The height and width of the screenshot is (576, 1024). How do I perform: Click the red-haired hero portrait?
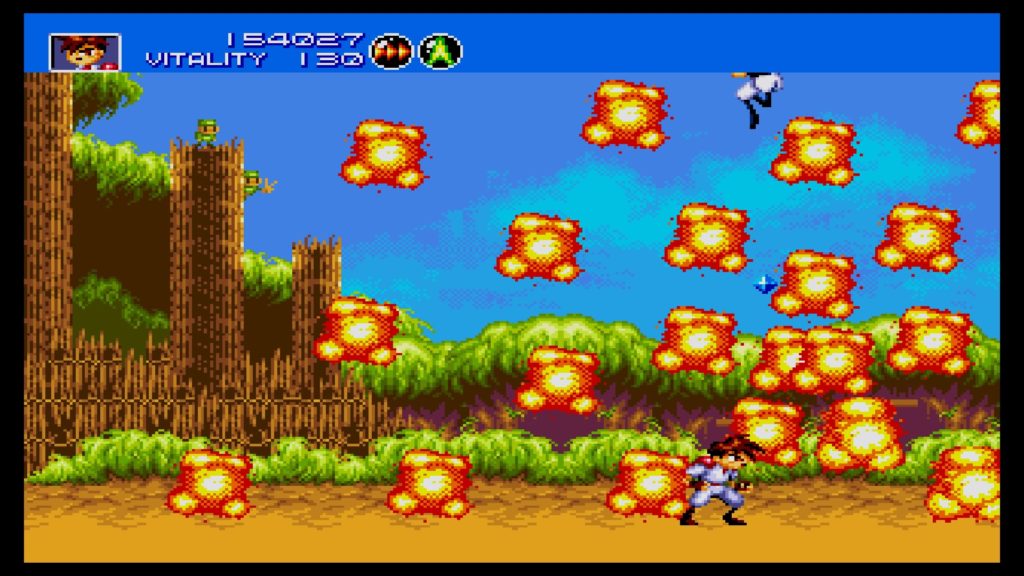coord(85,52)
